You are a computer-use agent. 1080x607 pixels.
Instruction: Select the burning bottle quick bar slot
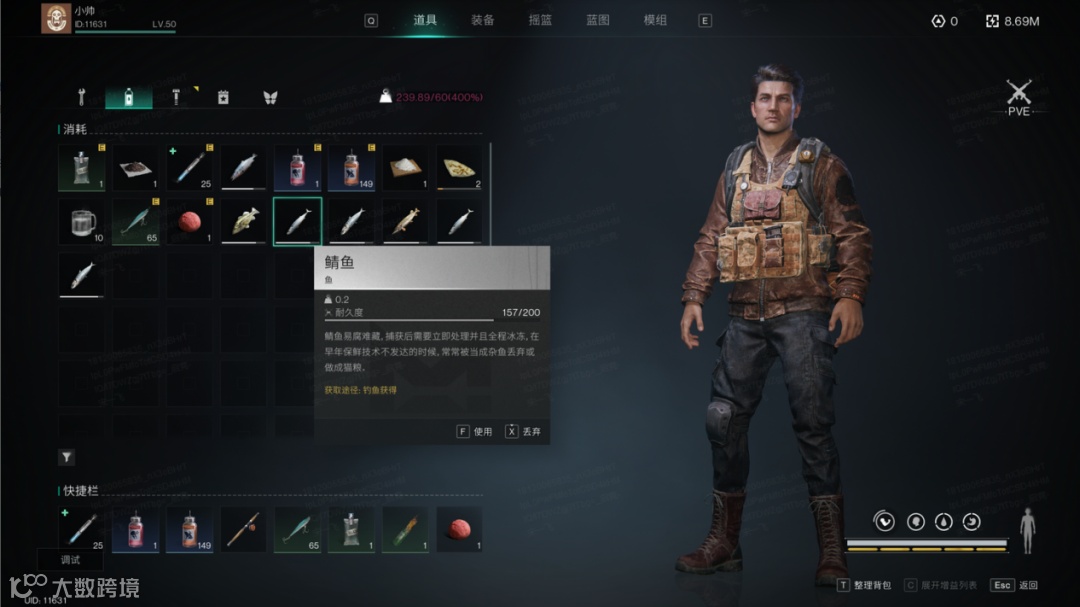coord(405,529)
